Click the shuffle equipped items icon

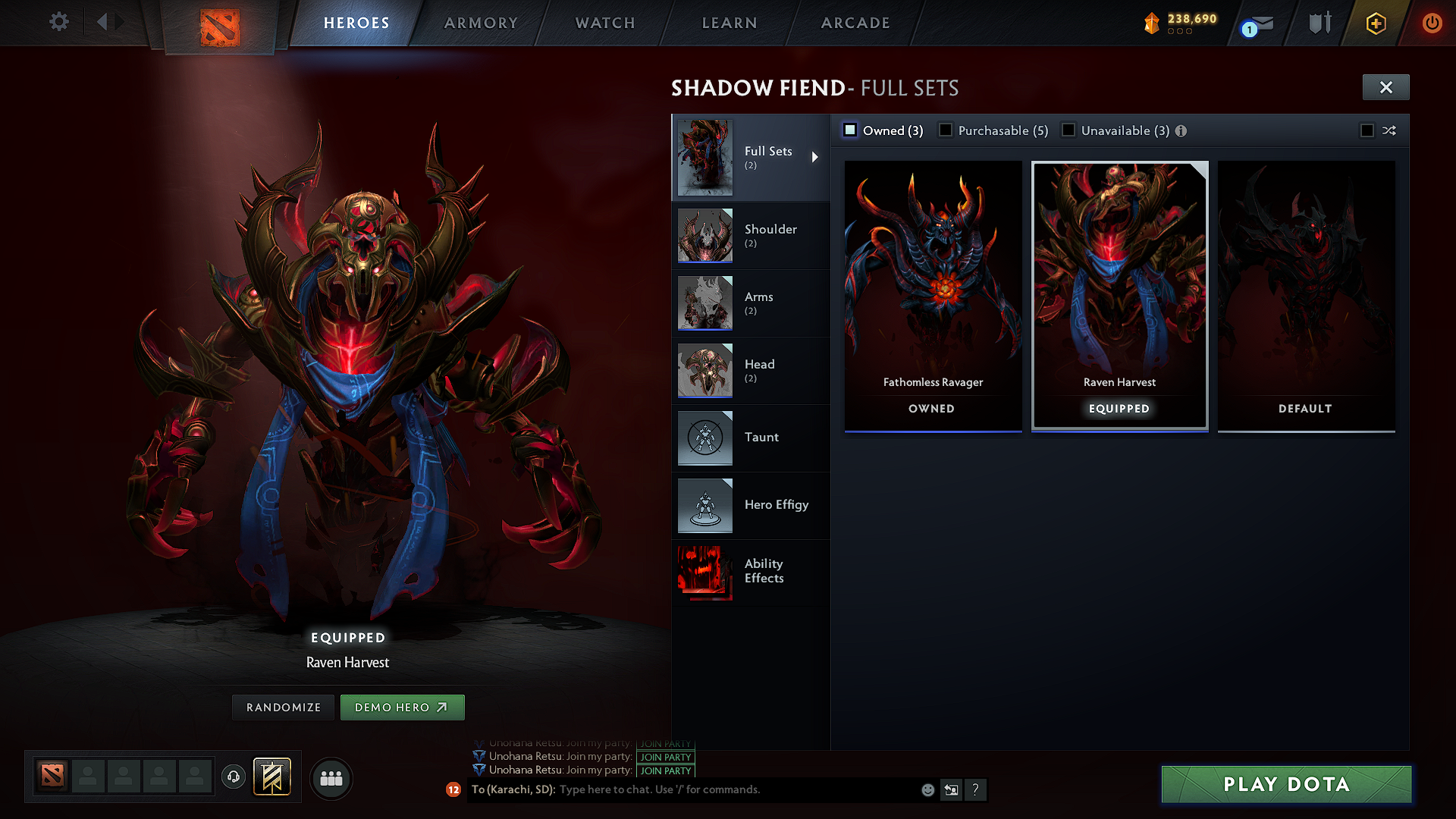[x=1390, y=130]
